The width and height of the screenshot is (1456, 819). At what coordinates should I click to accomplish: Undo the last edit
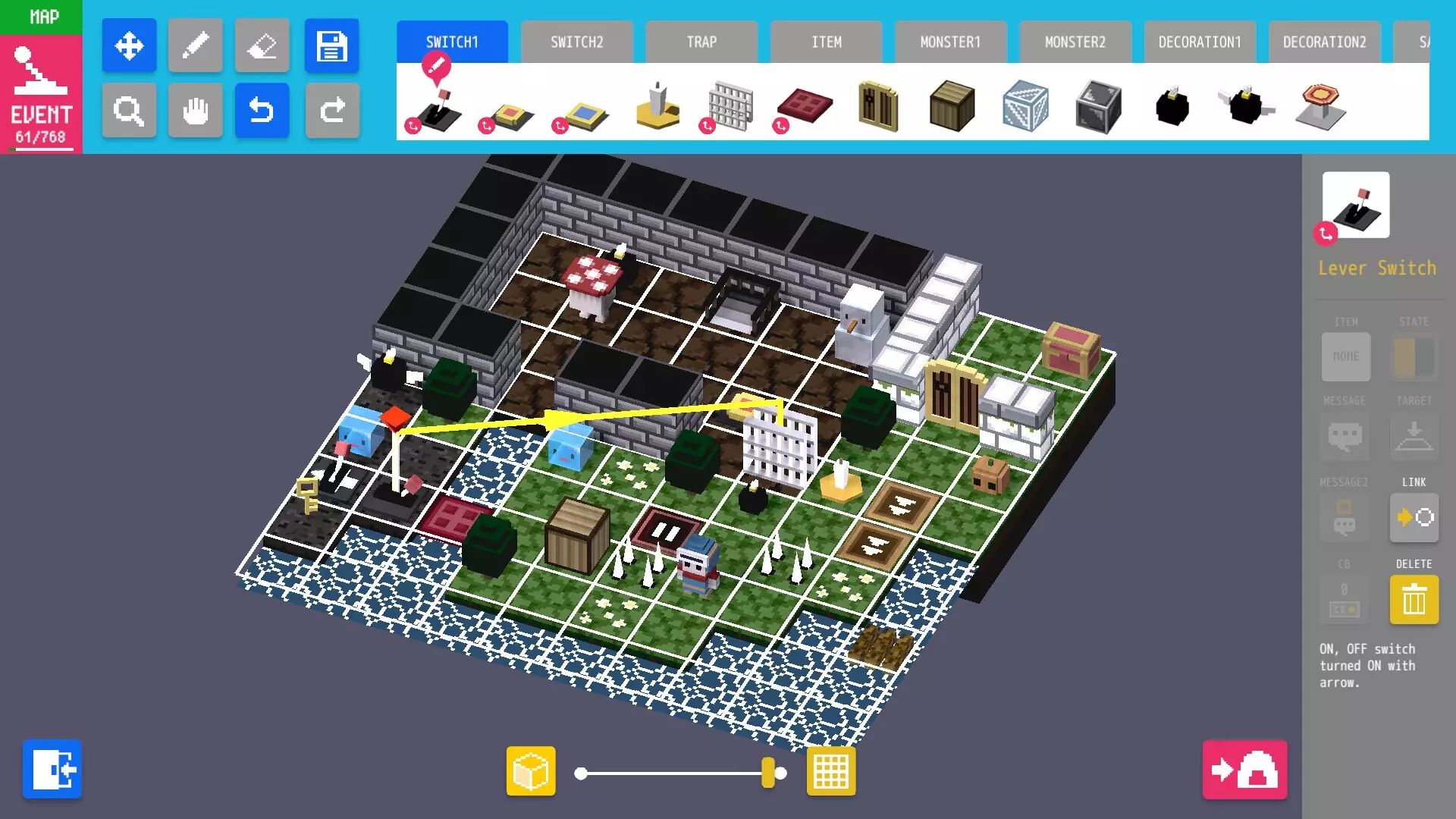pos(262,111)
